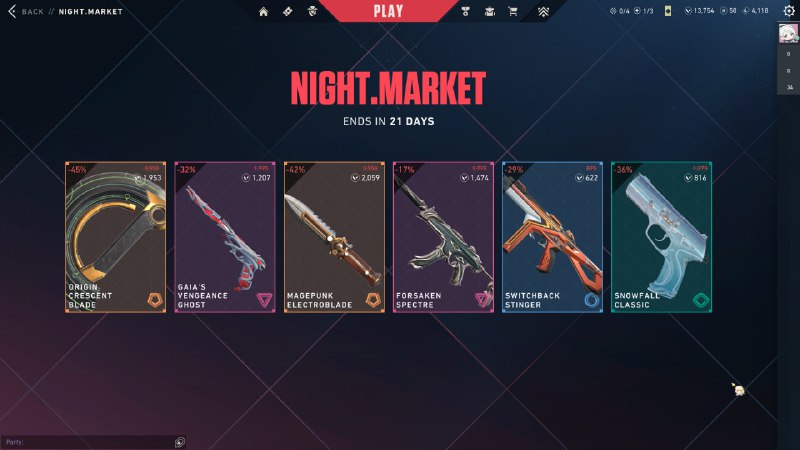Click the player avatar in the social sidebar

(788, 34)
